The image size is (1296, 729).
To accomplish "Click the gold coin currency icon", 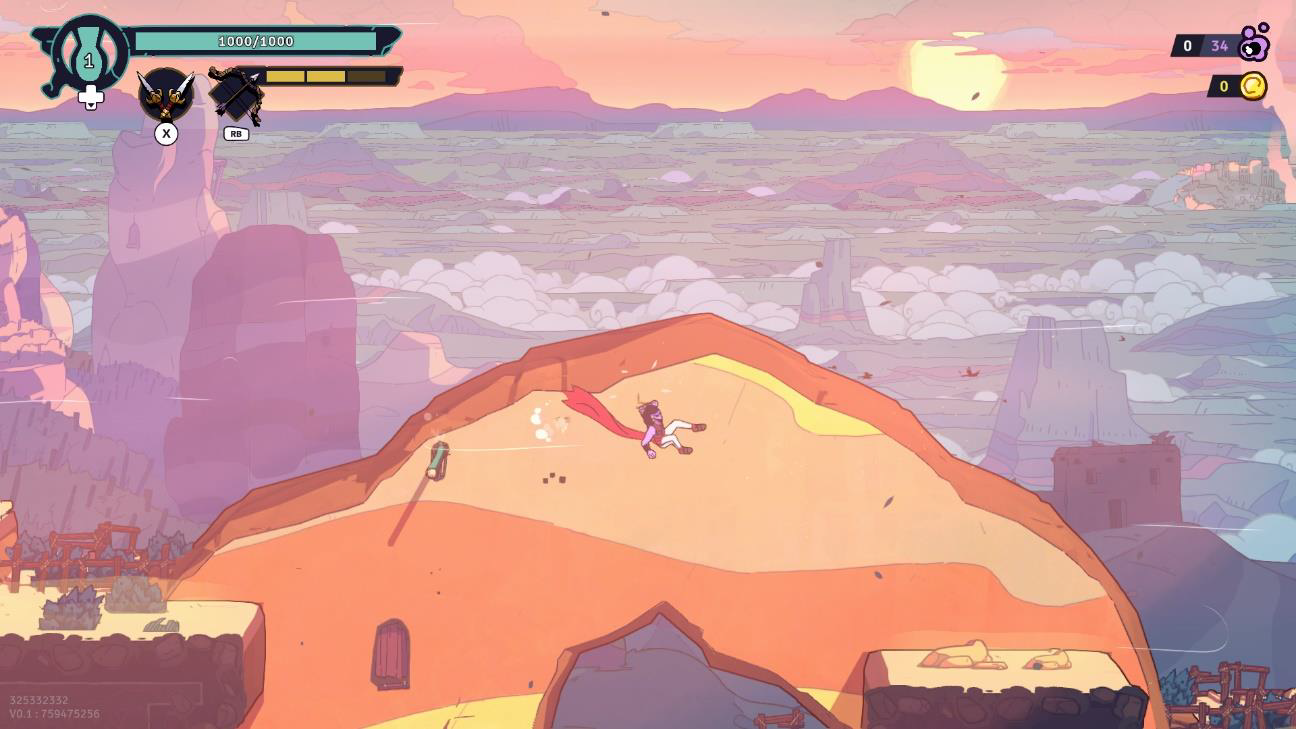I will tap(1253, 87).
